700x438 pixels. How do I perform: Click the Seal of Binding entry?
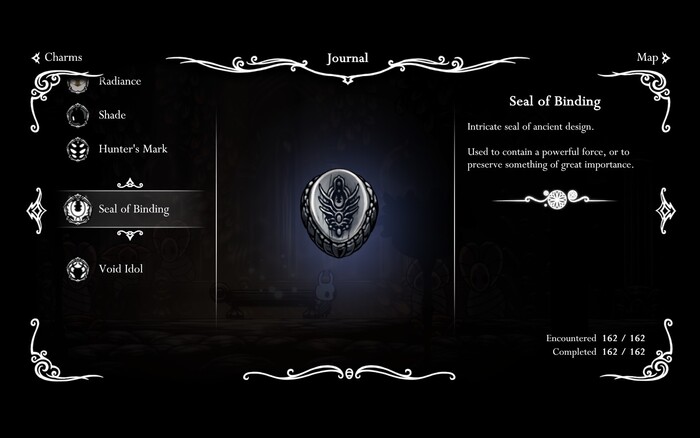click(132, 209)
